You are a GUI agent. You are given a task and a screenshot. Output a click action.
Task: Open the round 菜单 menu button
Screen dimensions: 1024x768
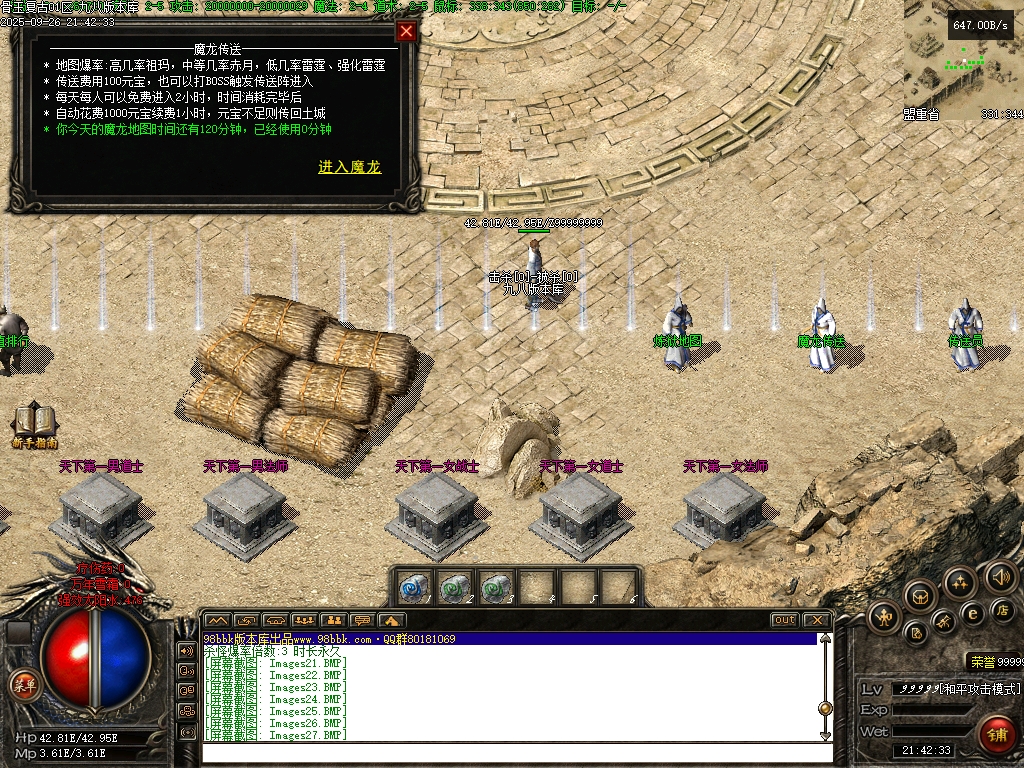23,685
